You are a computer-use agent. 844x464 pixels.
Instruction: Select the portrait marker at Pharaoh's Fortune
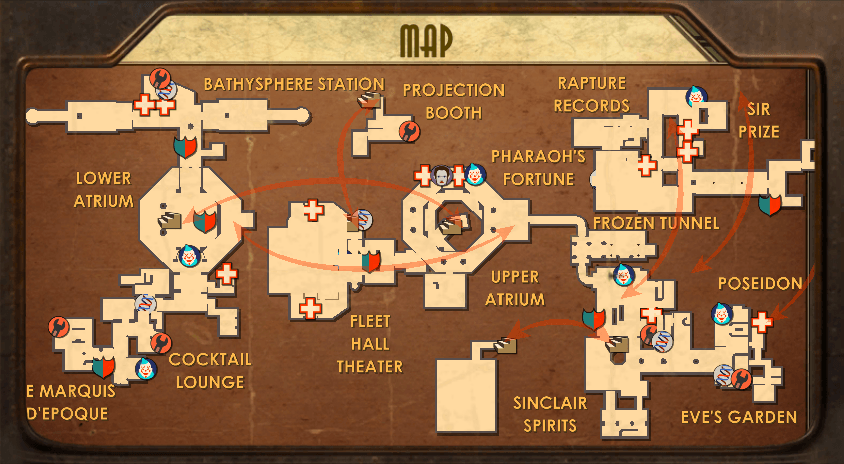441,176
